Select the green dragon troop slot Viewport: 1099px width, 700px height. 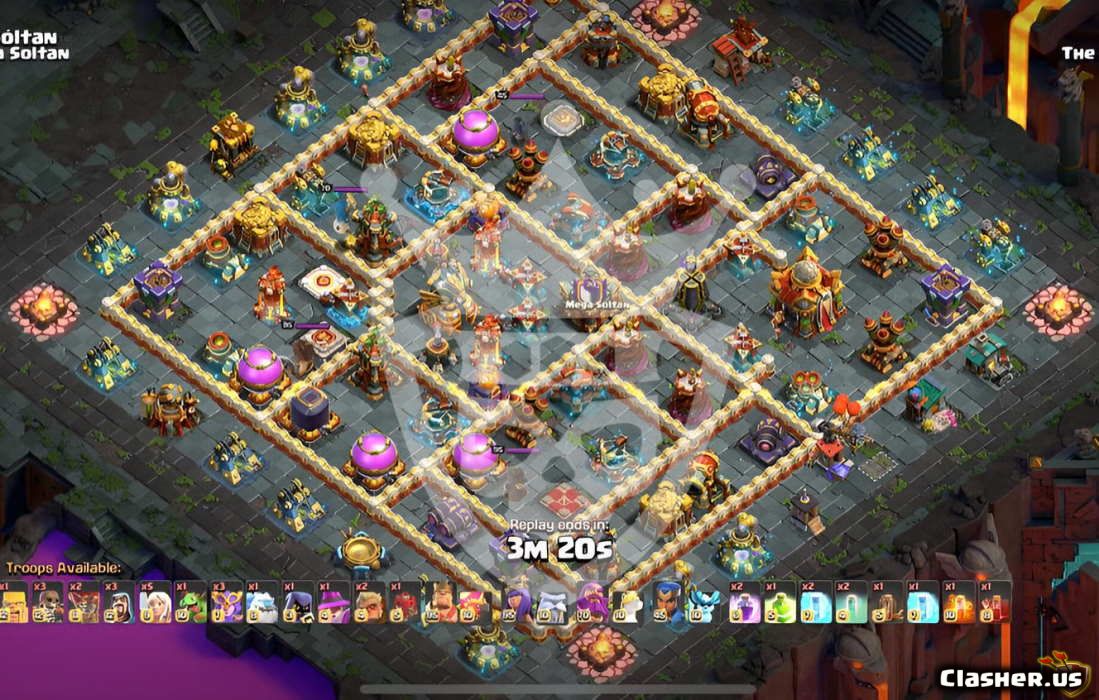191,604
